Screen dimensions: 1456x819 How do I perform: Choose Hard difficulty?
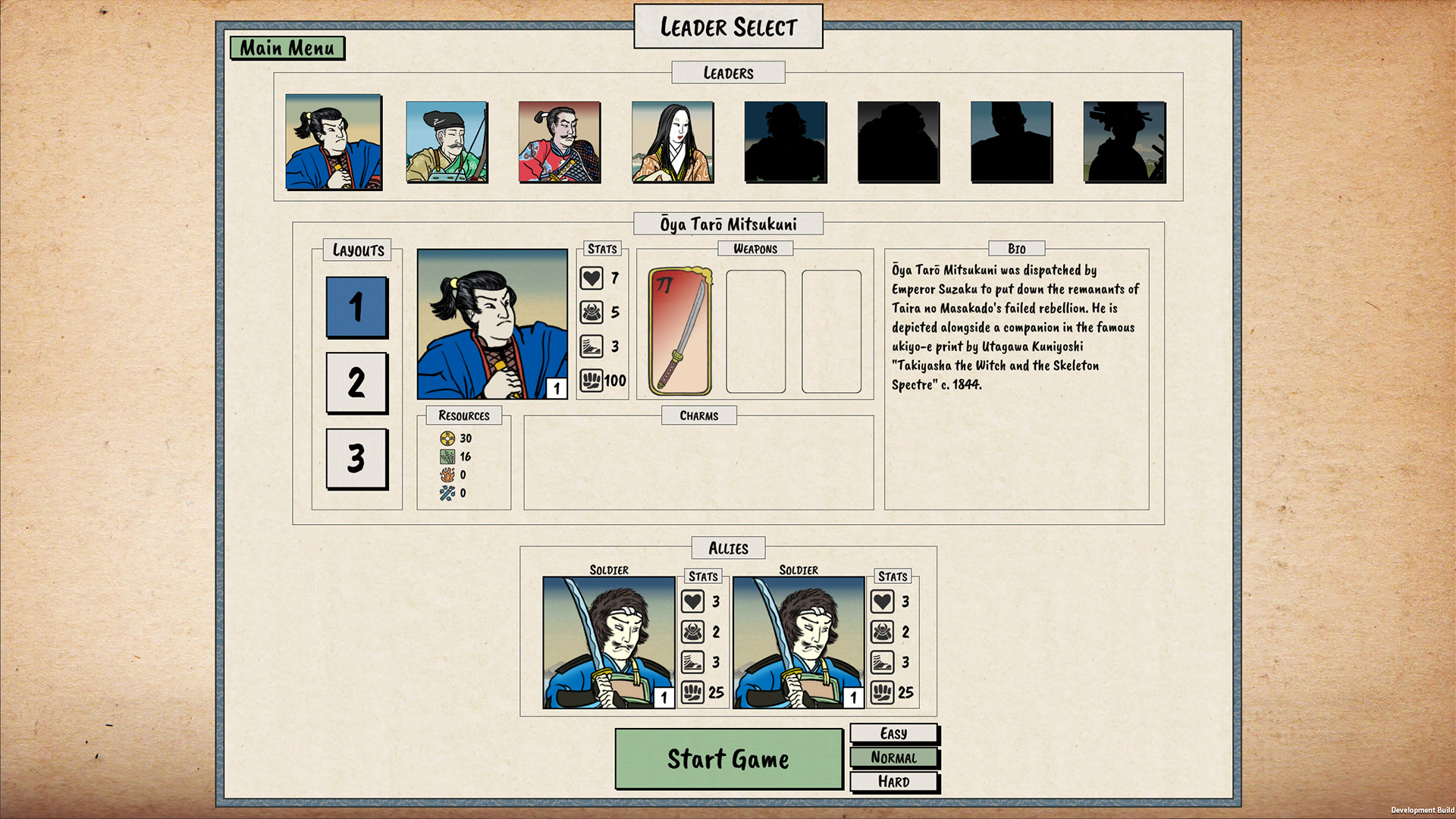click(x=894, y=781)
